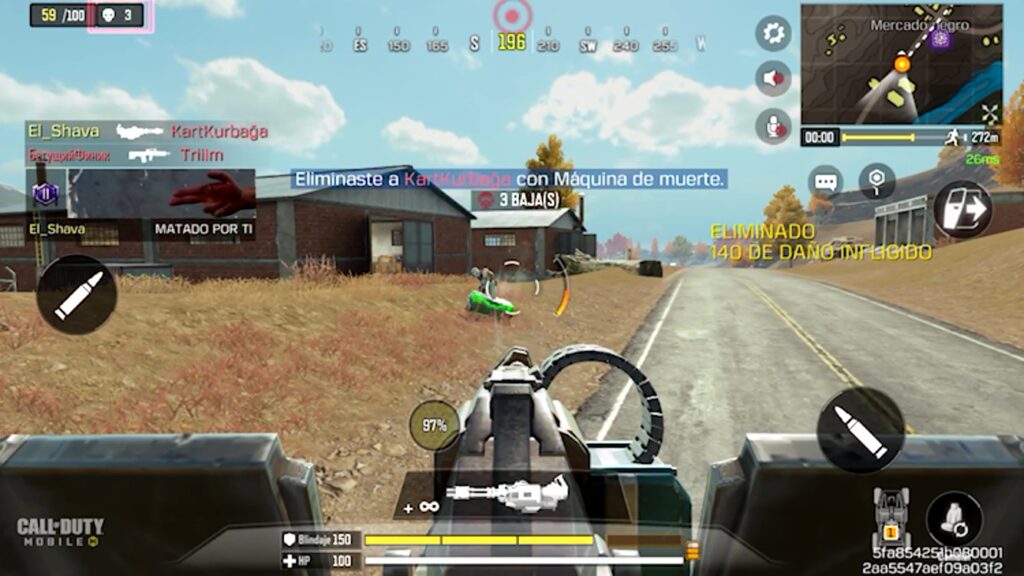Viewport: 1024px width, 576px height.
Task: Tap the location ping marker button
Action: [x=877, y=182]
